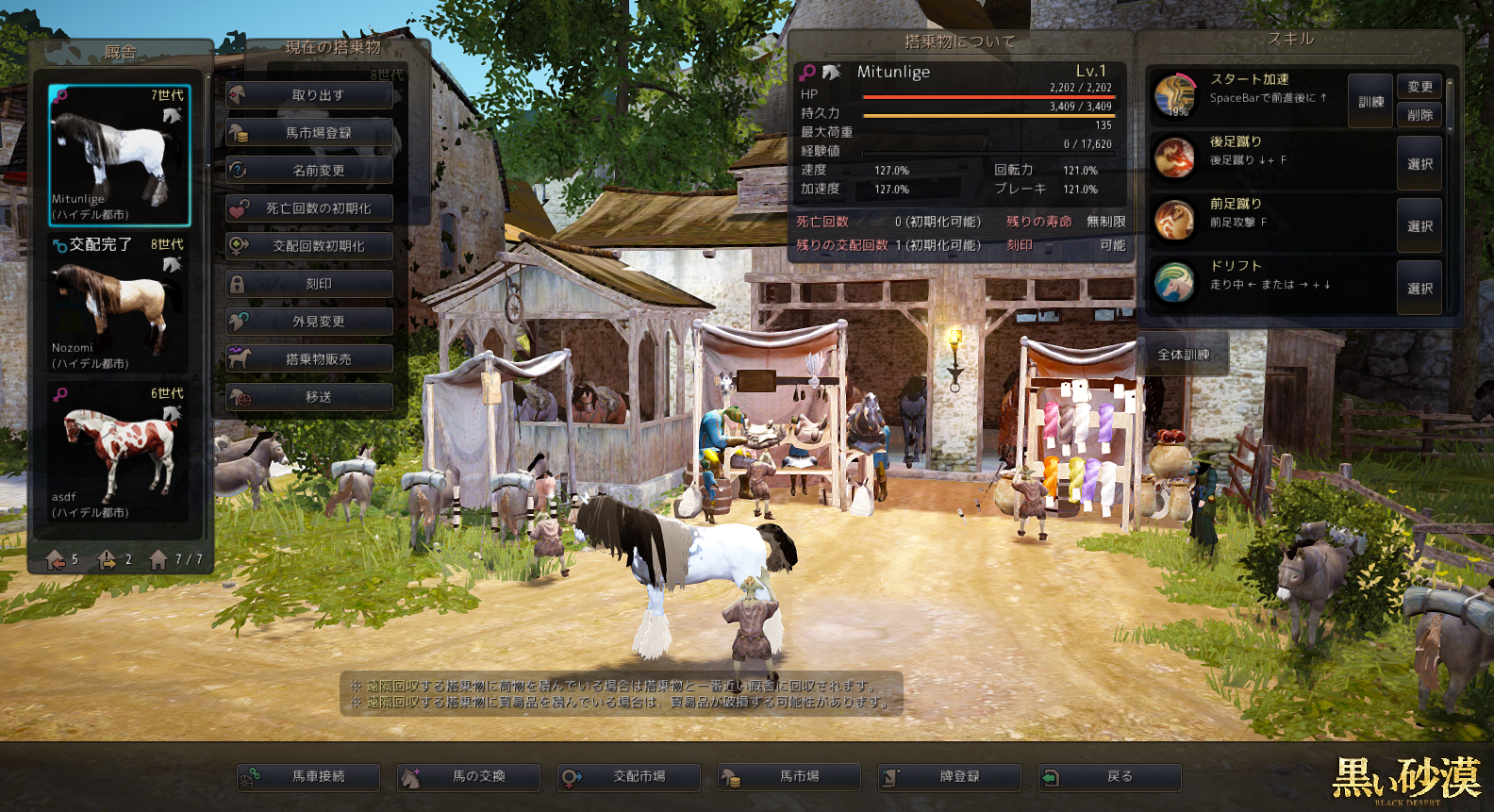Start 全体訓練 full training
Image resolution: width=1494 pixels, height=812 pixels.
tap(1184, 355)
